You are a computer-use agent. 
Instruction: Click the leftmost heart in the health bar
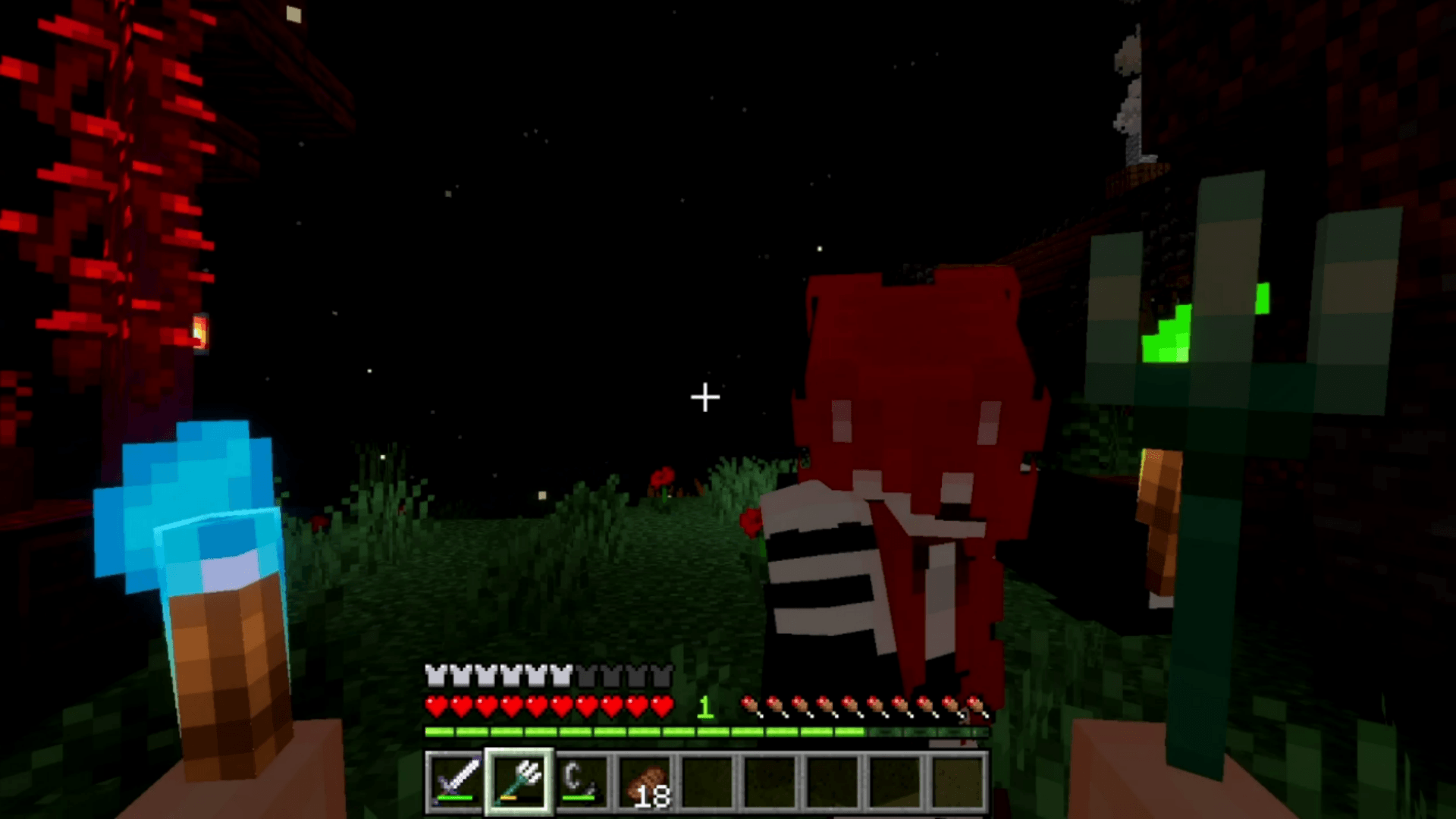436,707
